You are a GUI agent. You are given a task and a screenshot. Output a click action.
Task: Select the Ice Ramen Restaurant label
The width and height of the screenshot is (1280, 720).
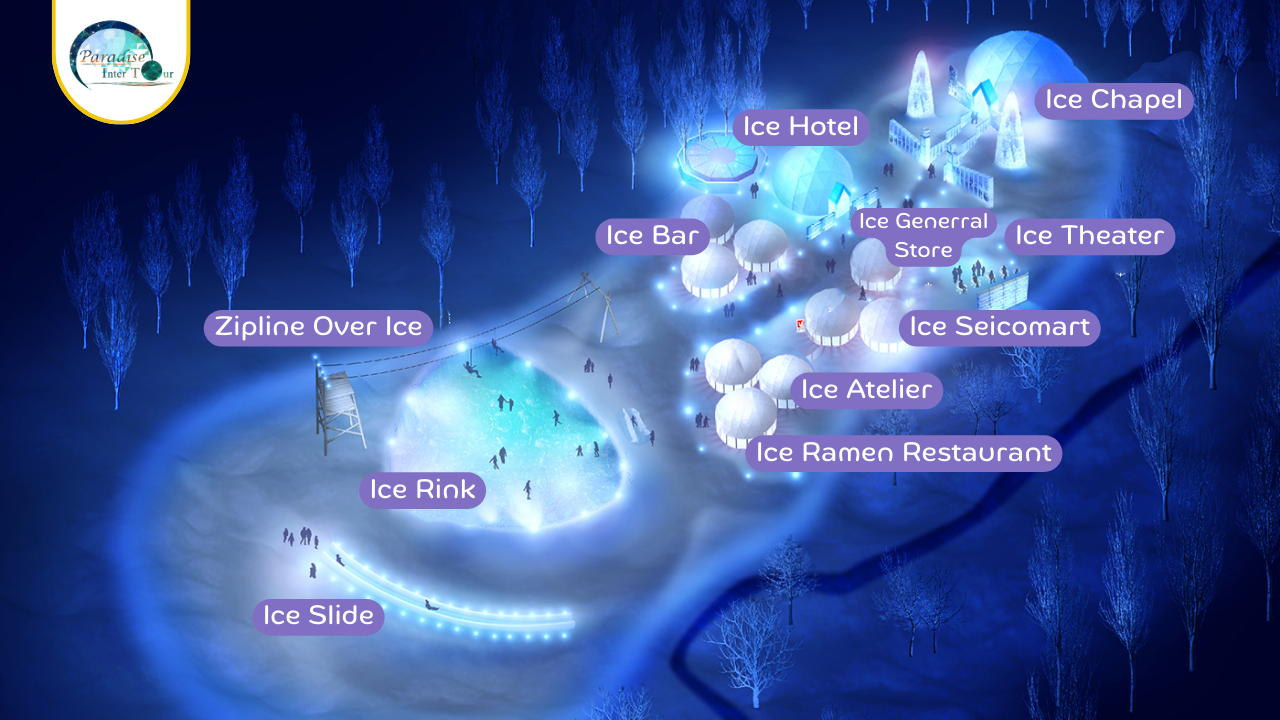click(903, 453)
